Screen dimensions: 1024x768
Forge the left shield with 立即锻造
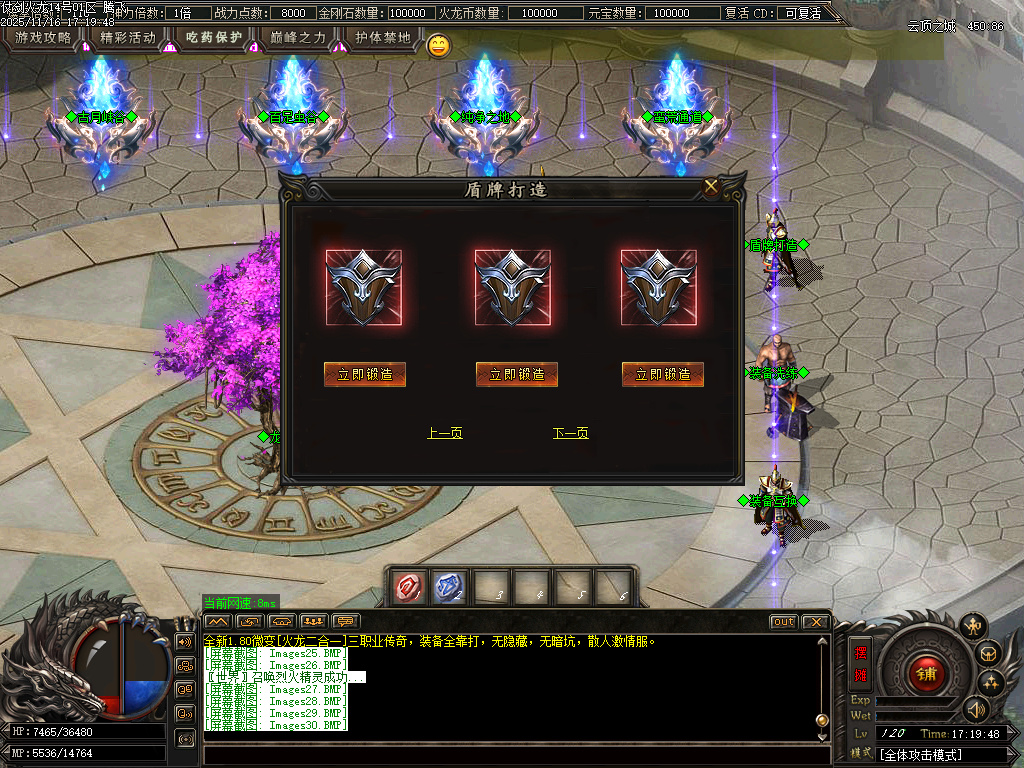[x=365, y=374]
